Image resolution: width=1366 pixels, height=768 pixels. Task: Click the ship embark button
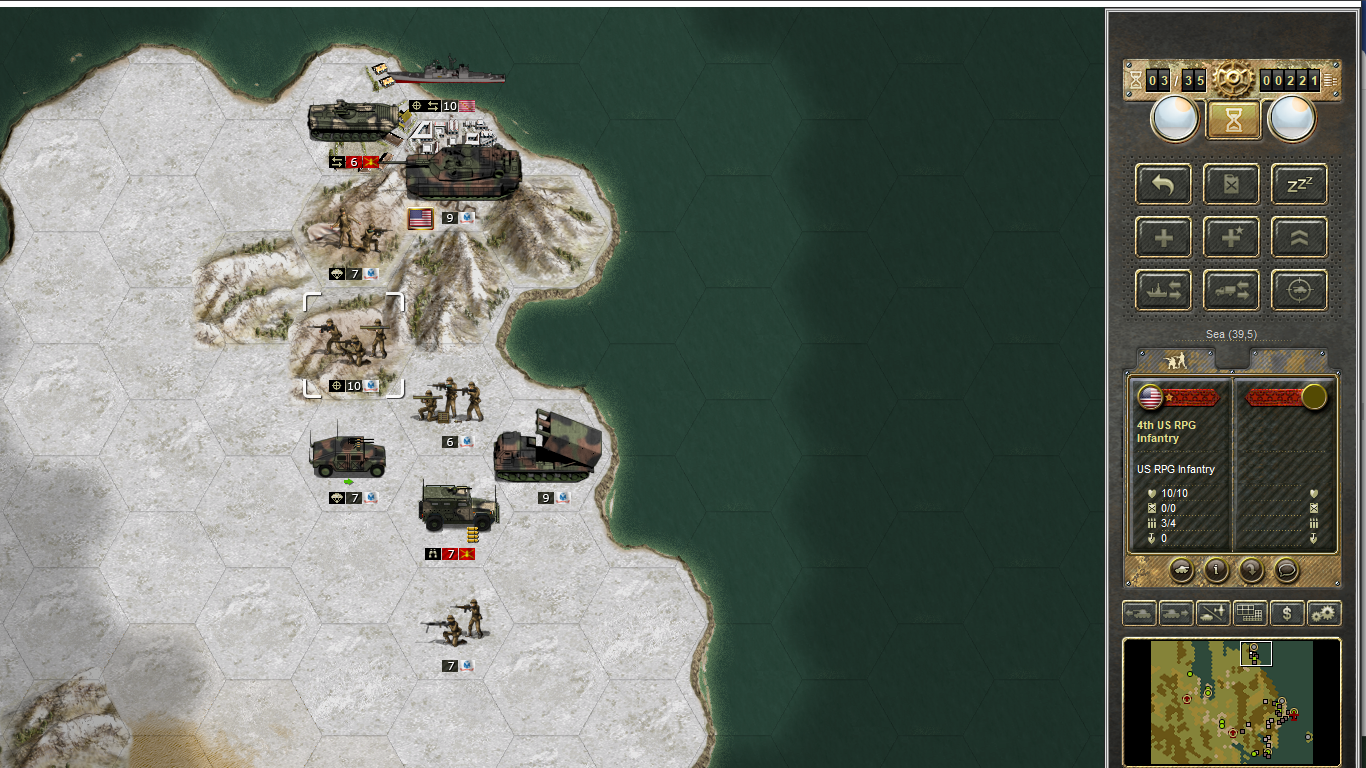1163,290
